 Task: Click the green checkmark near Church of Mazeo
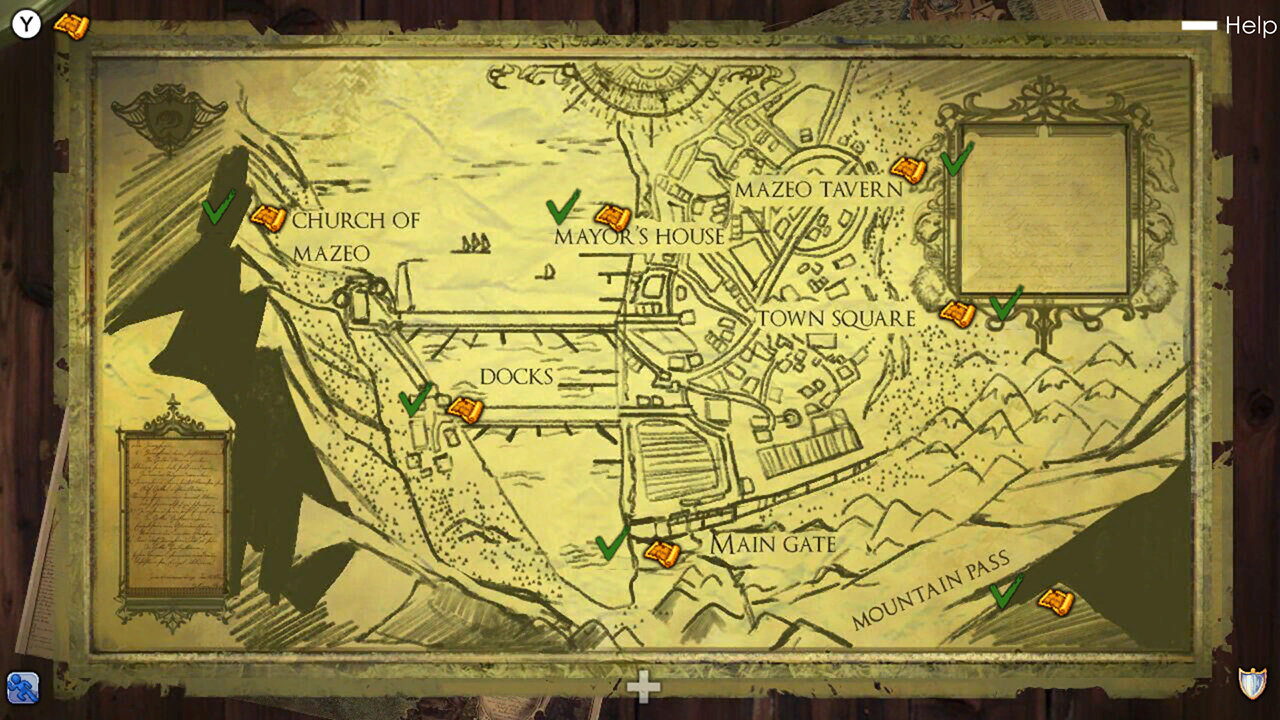[216, 212]
